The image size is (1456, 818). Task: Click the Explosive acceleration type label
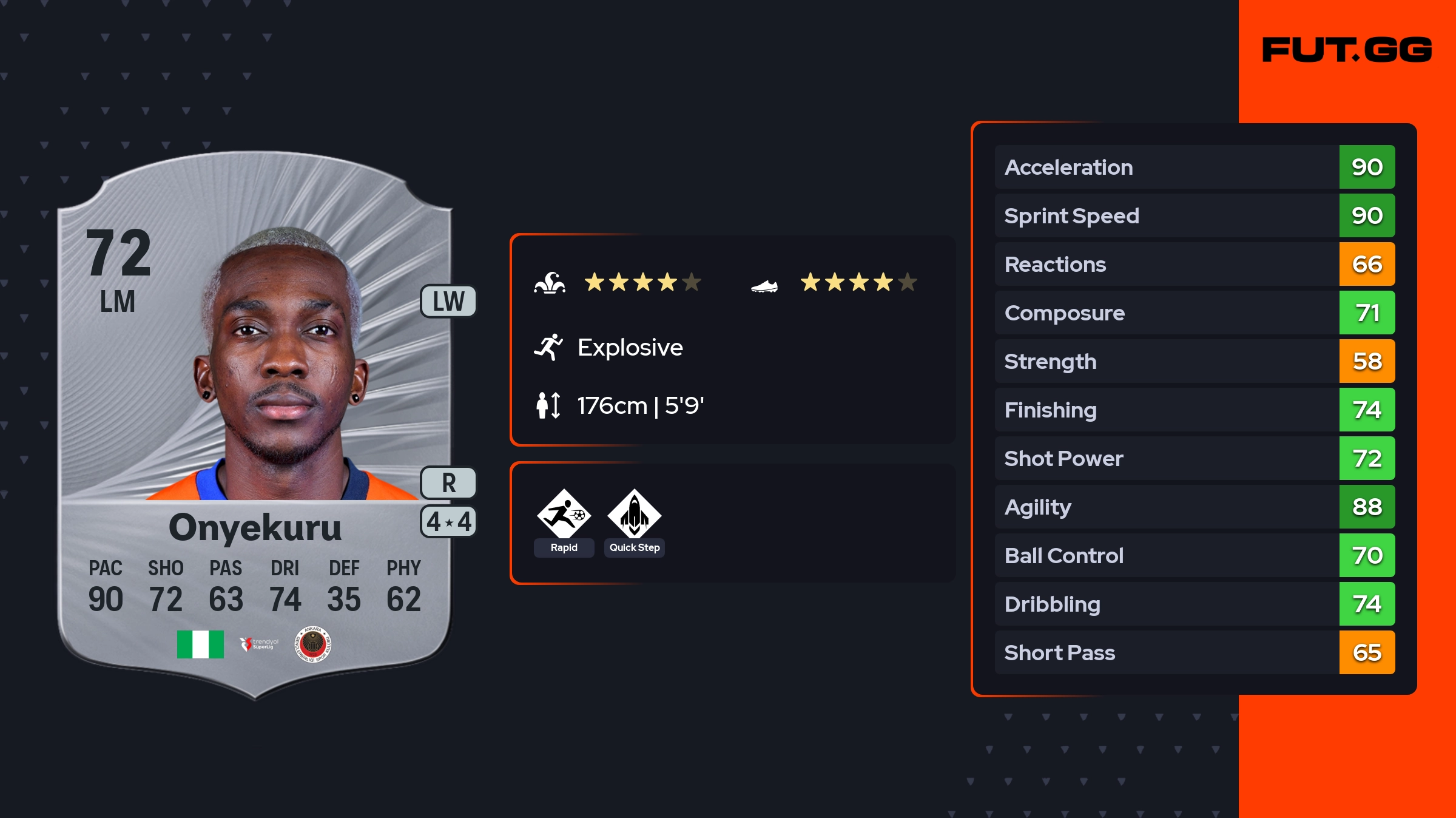point(630,348)
